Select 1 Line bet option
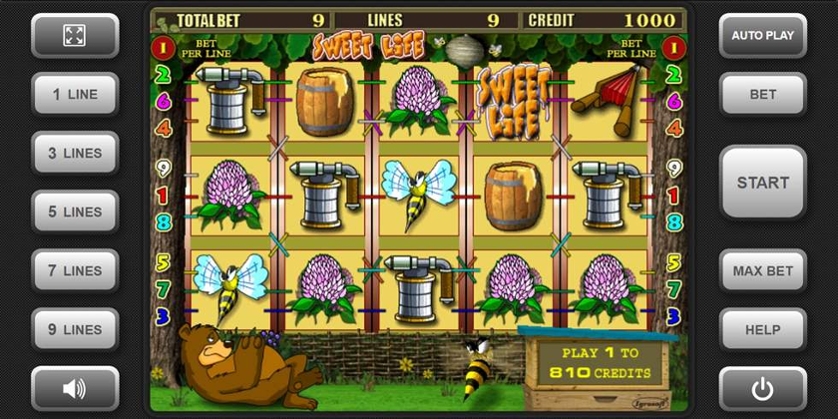 coord(75,94)
